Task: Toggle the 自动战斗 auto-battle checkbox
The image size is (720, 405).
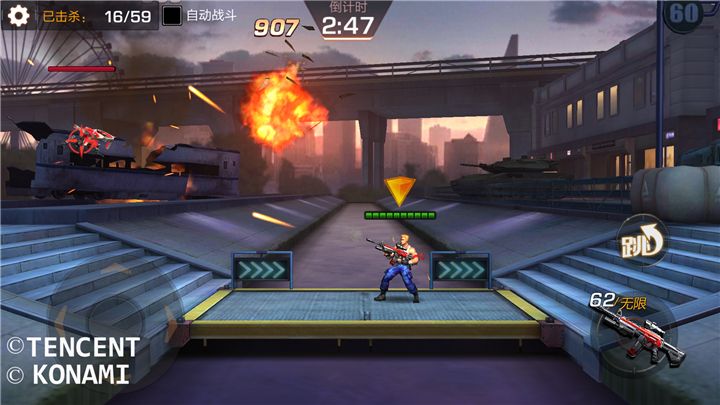Action: click(x=172, y=16)
